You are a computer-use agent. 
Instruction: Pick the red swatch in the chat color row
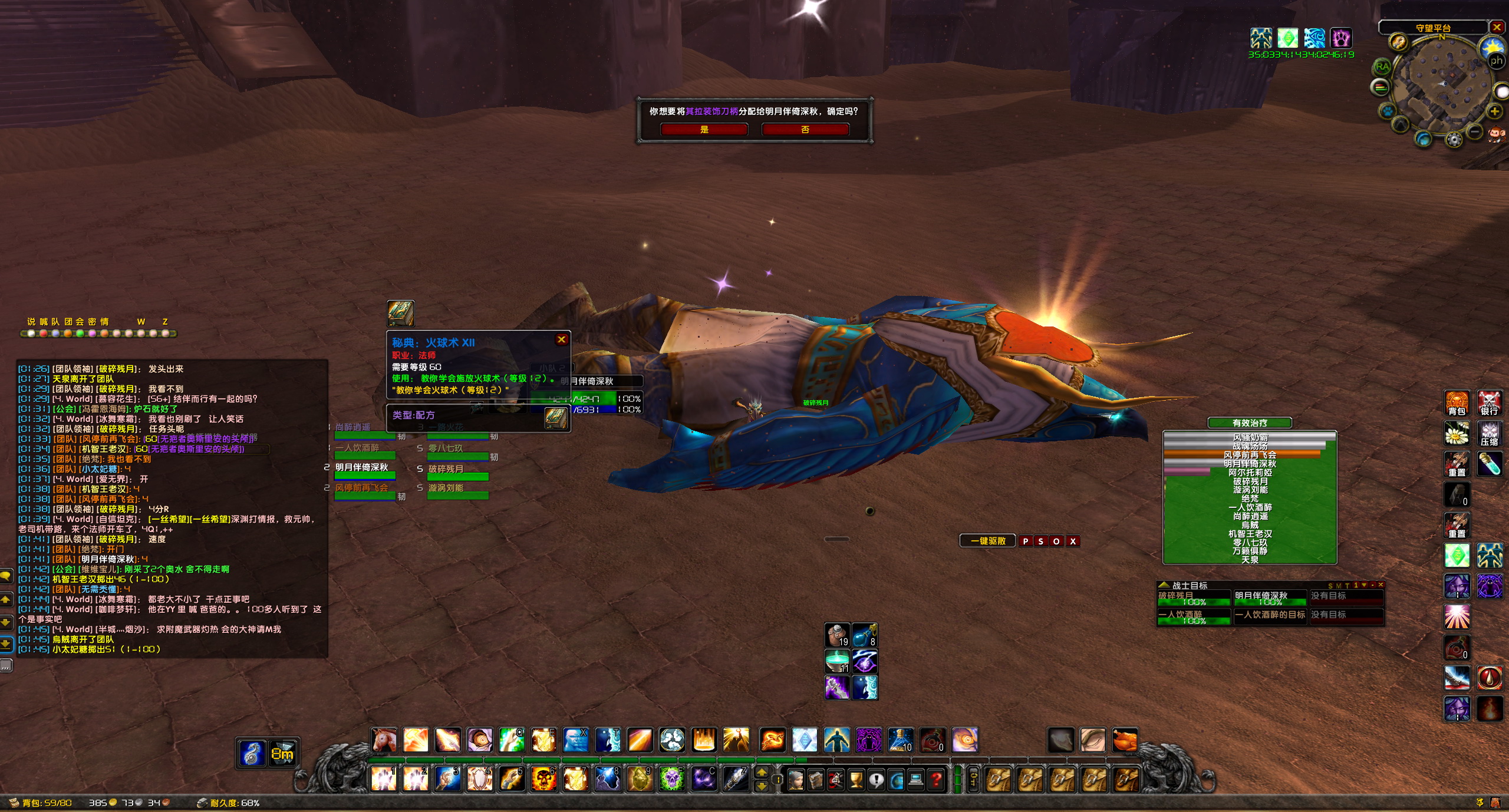[x=44, y=334]
